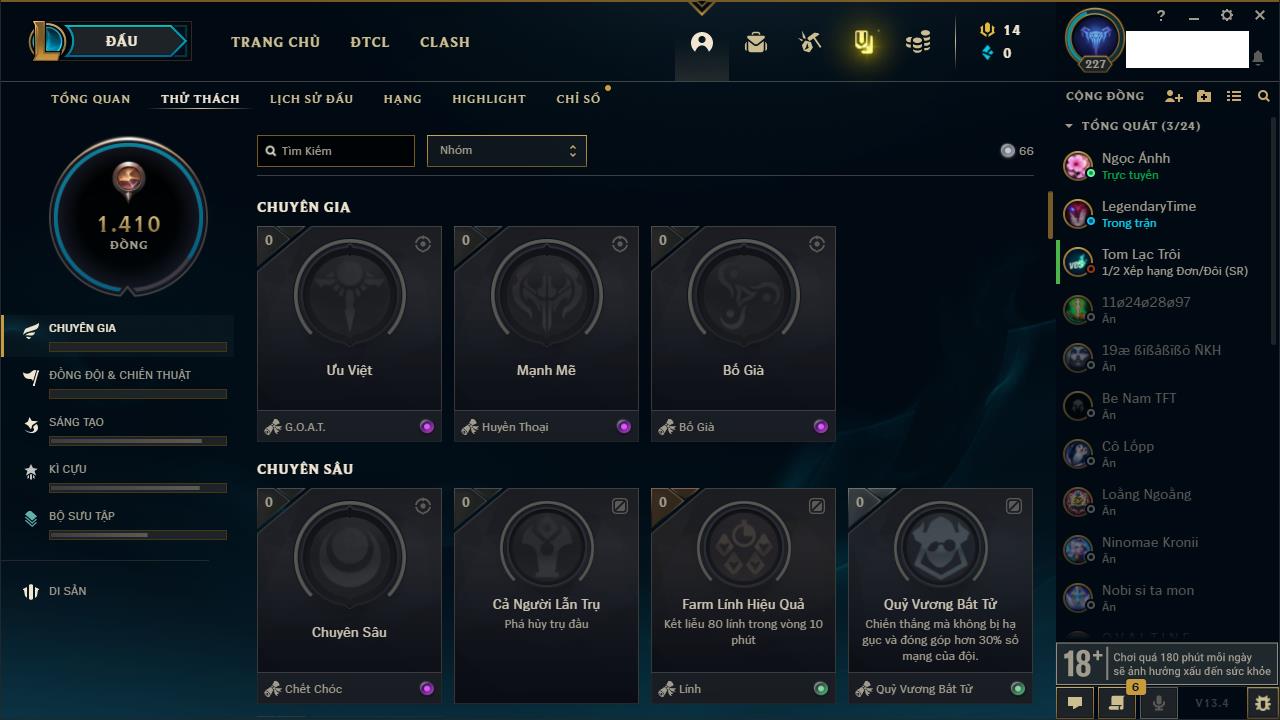The width and height of the screenshot is (1280, 720).
Task: Open the DI SẢN category
Action: (67, 591)
